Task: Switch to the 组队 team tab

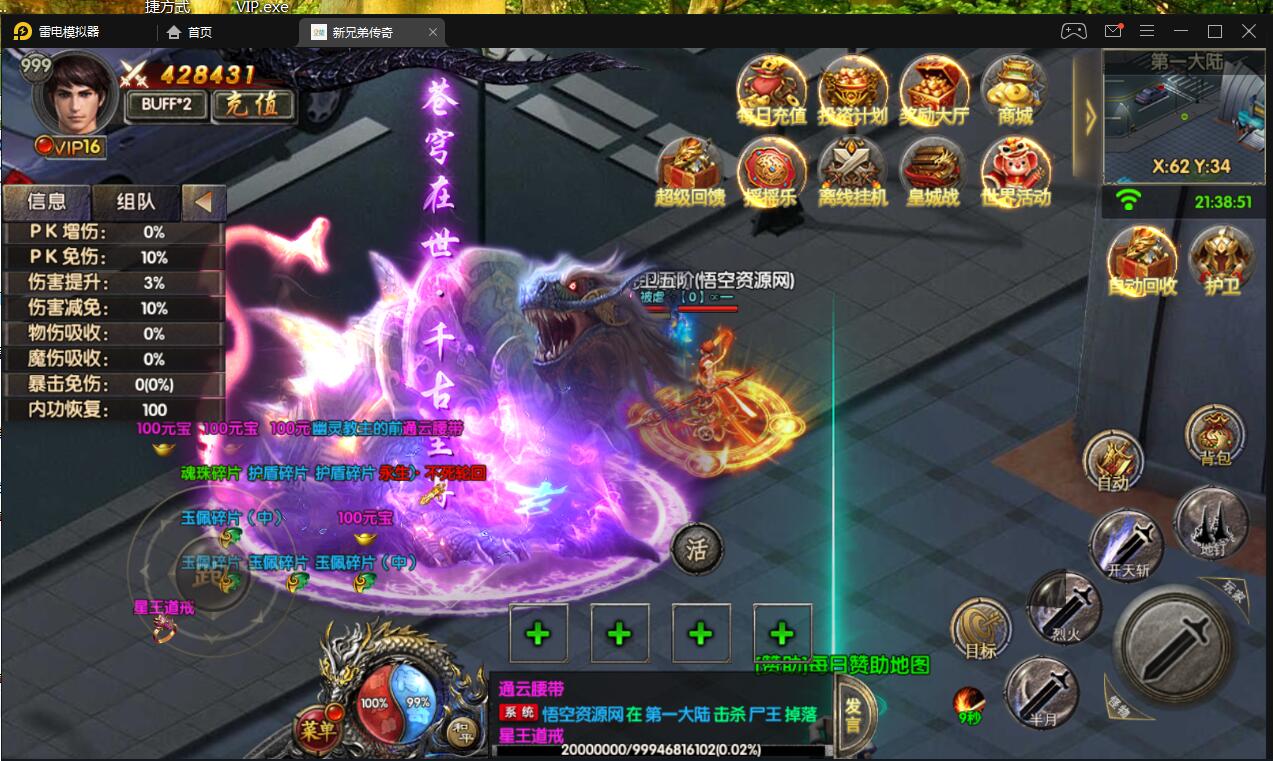Action: (x=136, y=202)
